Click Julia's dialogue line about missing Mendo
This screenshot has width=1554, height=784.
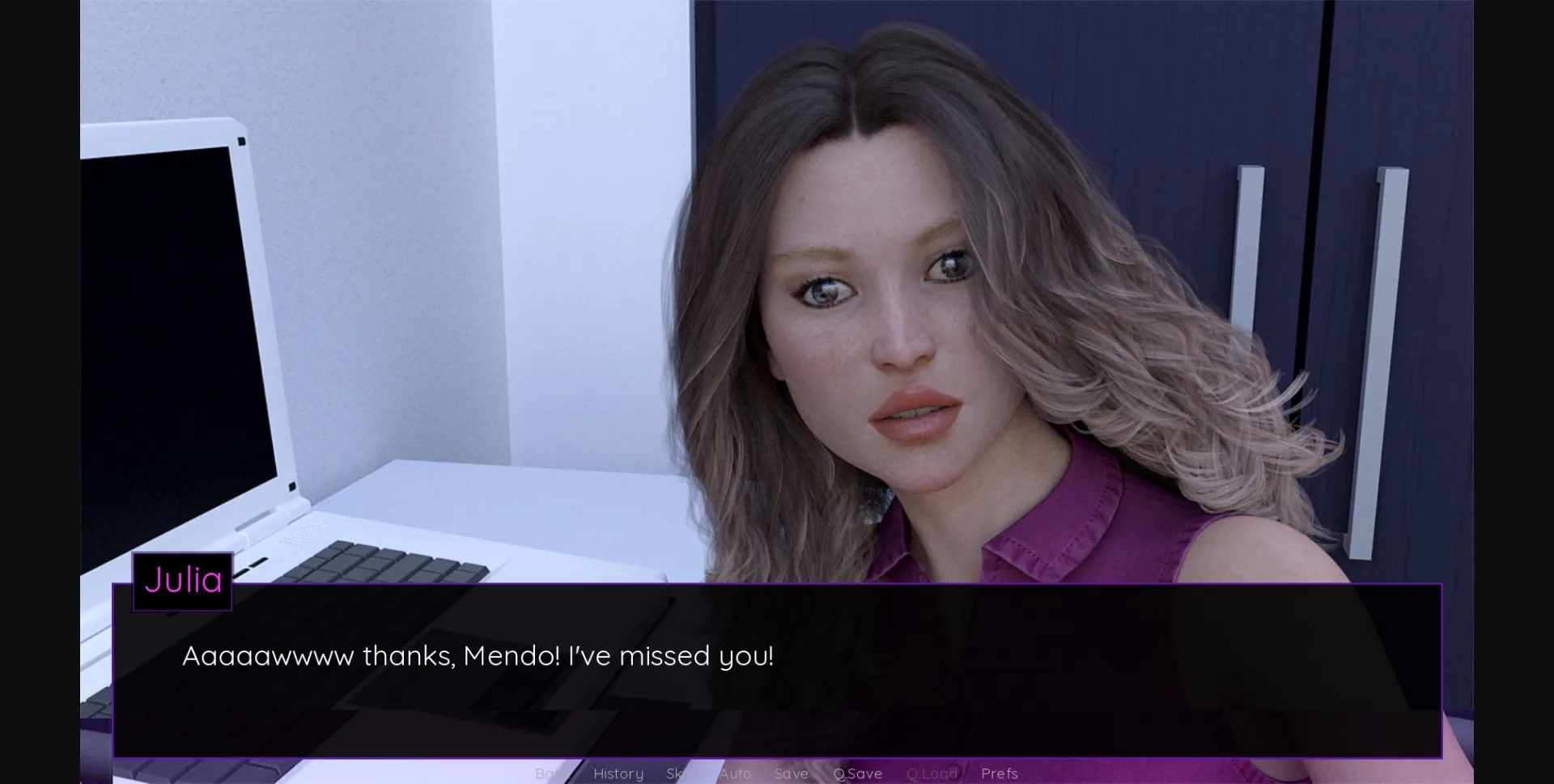478,657
